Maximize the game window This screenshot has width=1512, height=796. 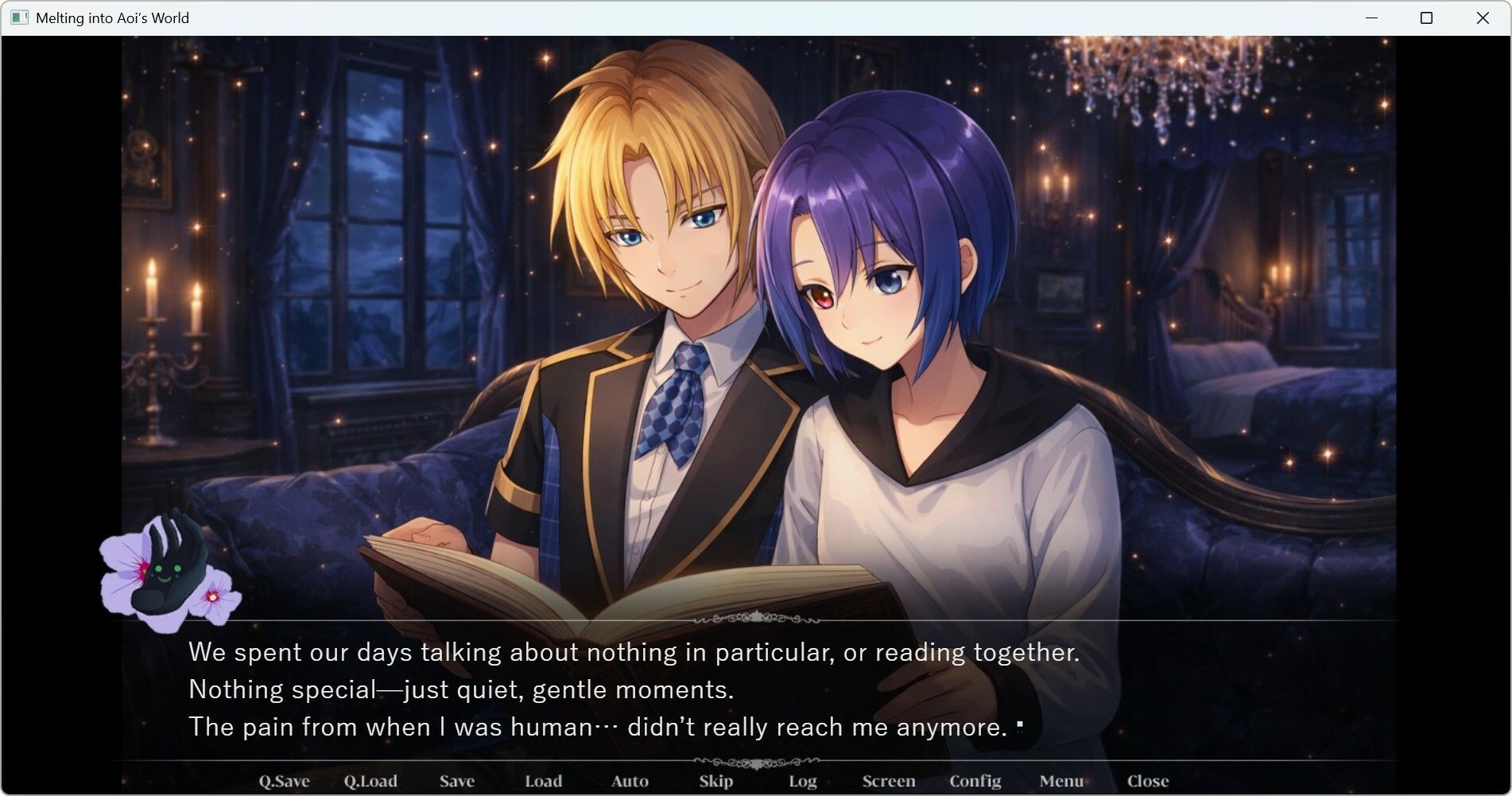coord(1425,17)
